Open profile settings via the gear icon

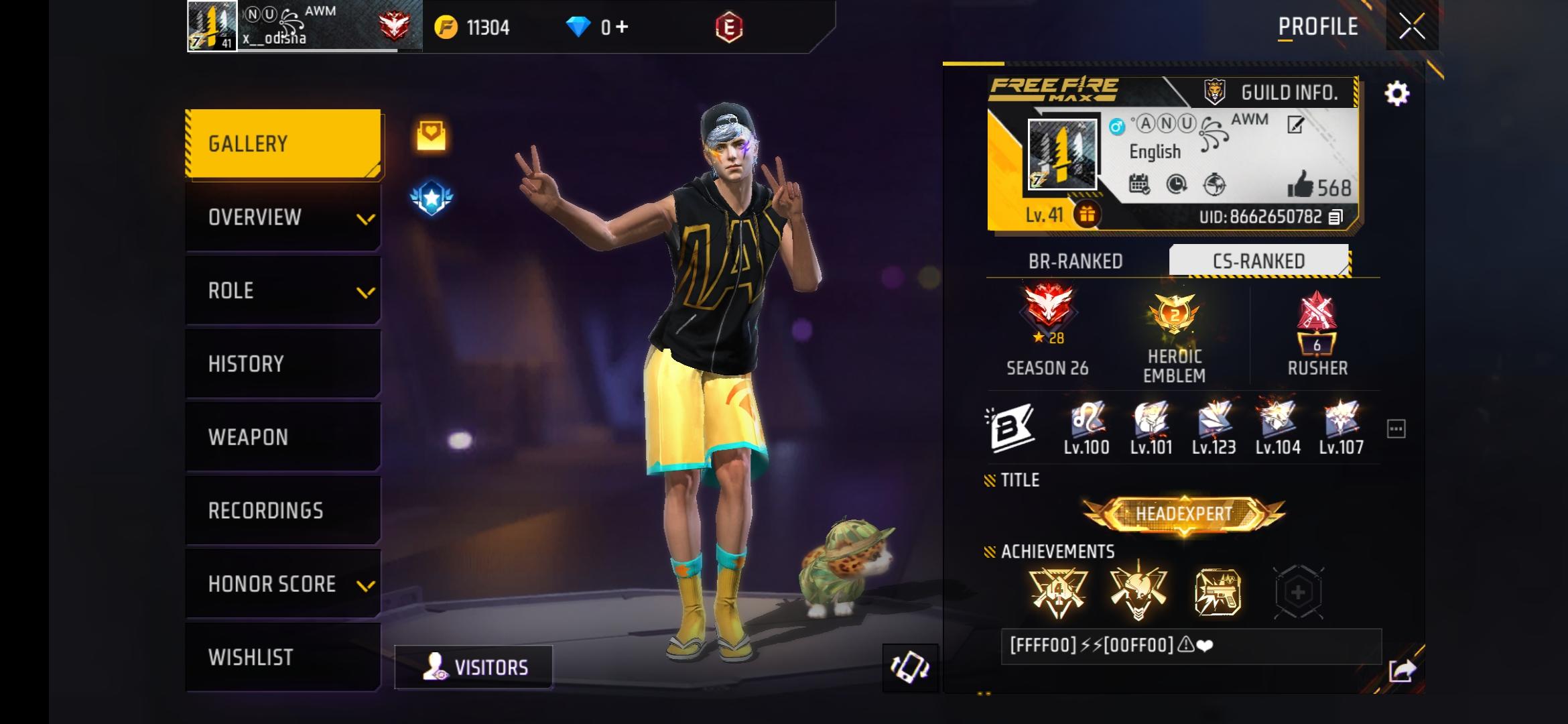[1398, 94]
